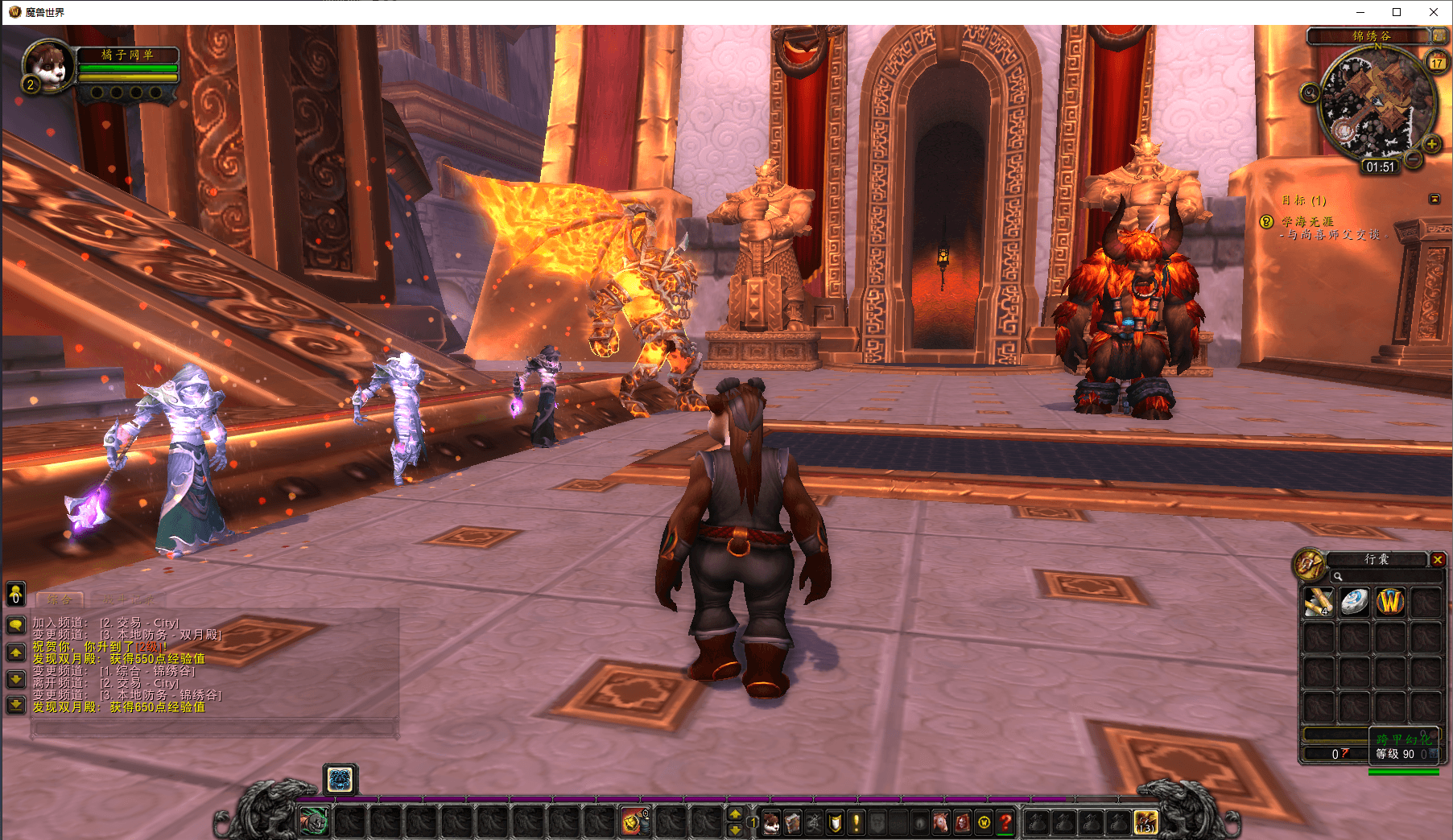This screenshot has width=1453, height=840.
Task: Zoom out the minimap with the minus button
Action: click(1414, 159)
